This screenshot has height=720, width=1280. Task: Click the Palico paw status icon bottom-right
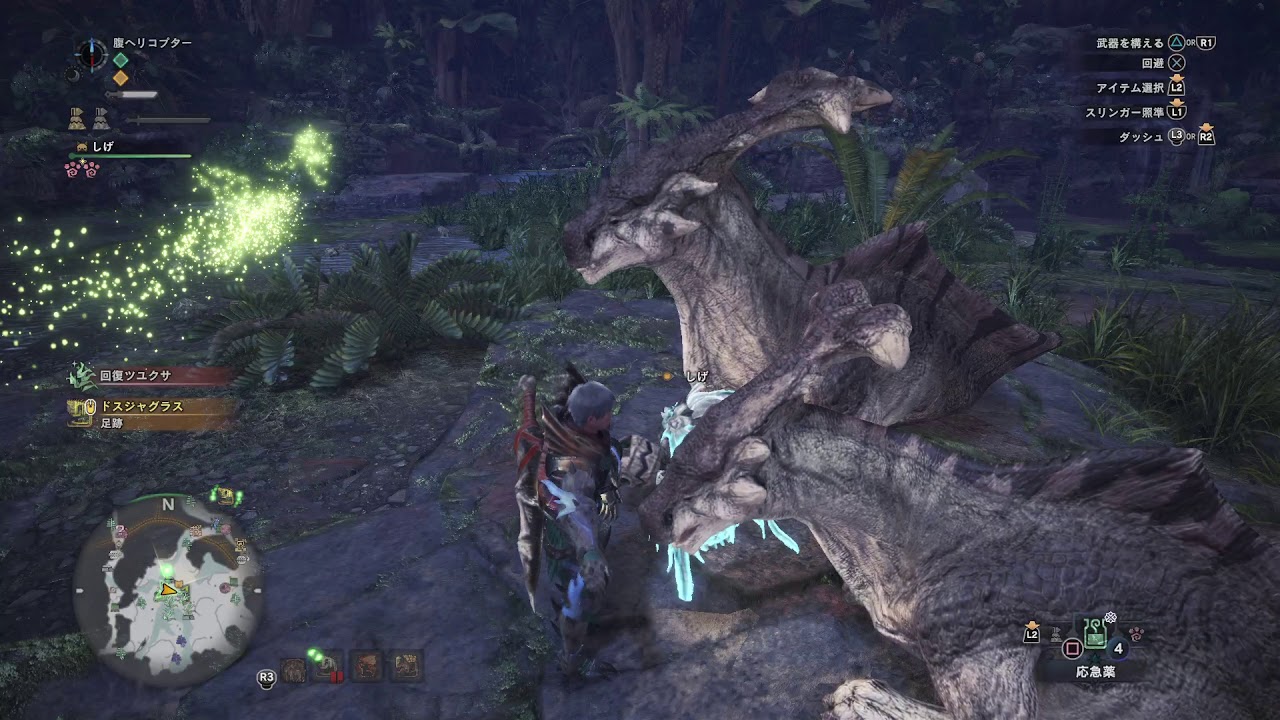1137,634
